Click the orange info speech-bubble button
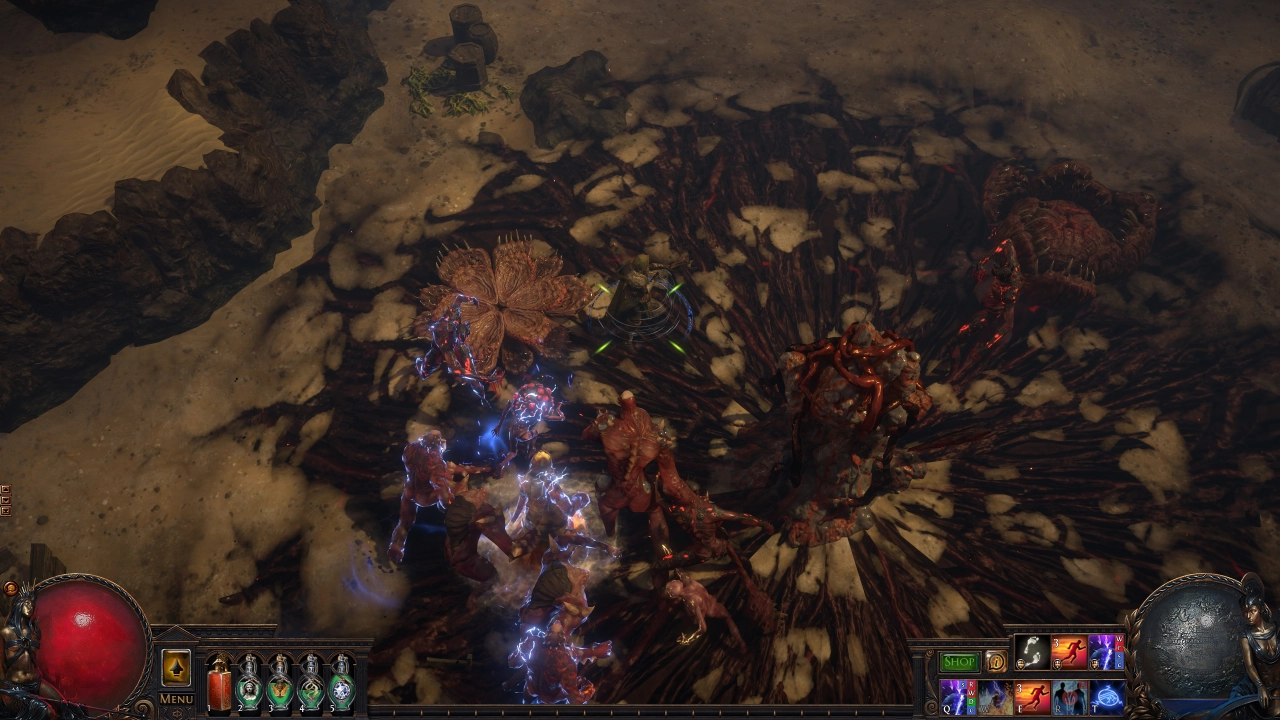Screen dimensions: 1280x720 996,662
